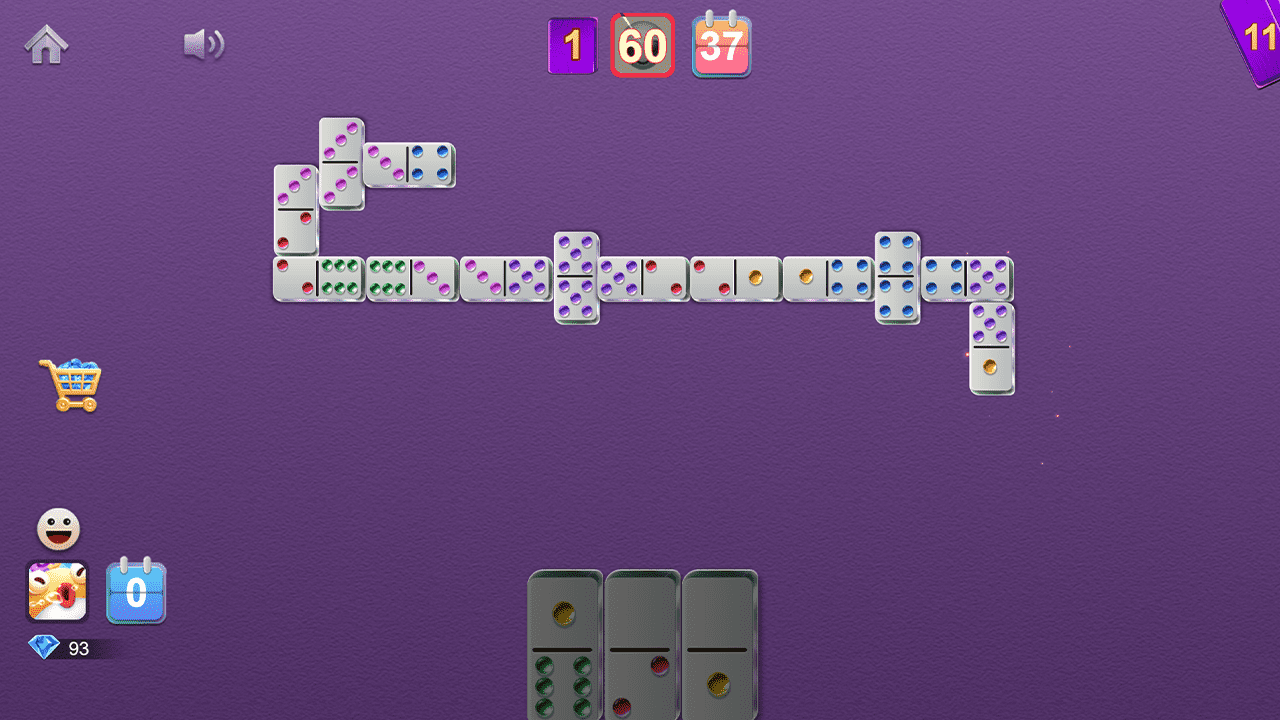1280x720 pixels.
Task: Return to the home screen
Action: point(45,42)
